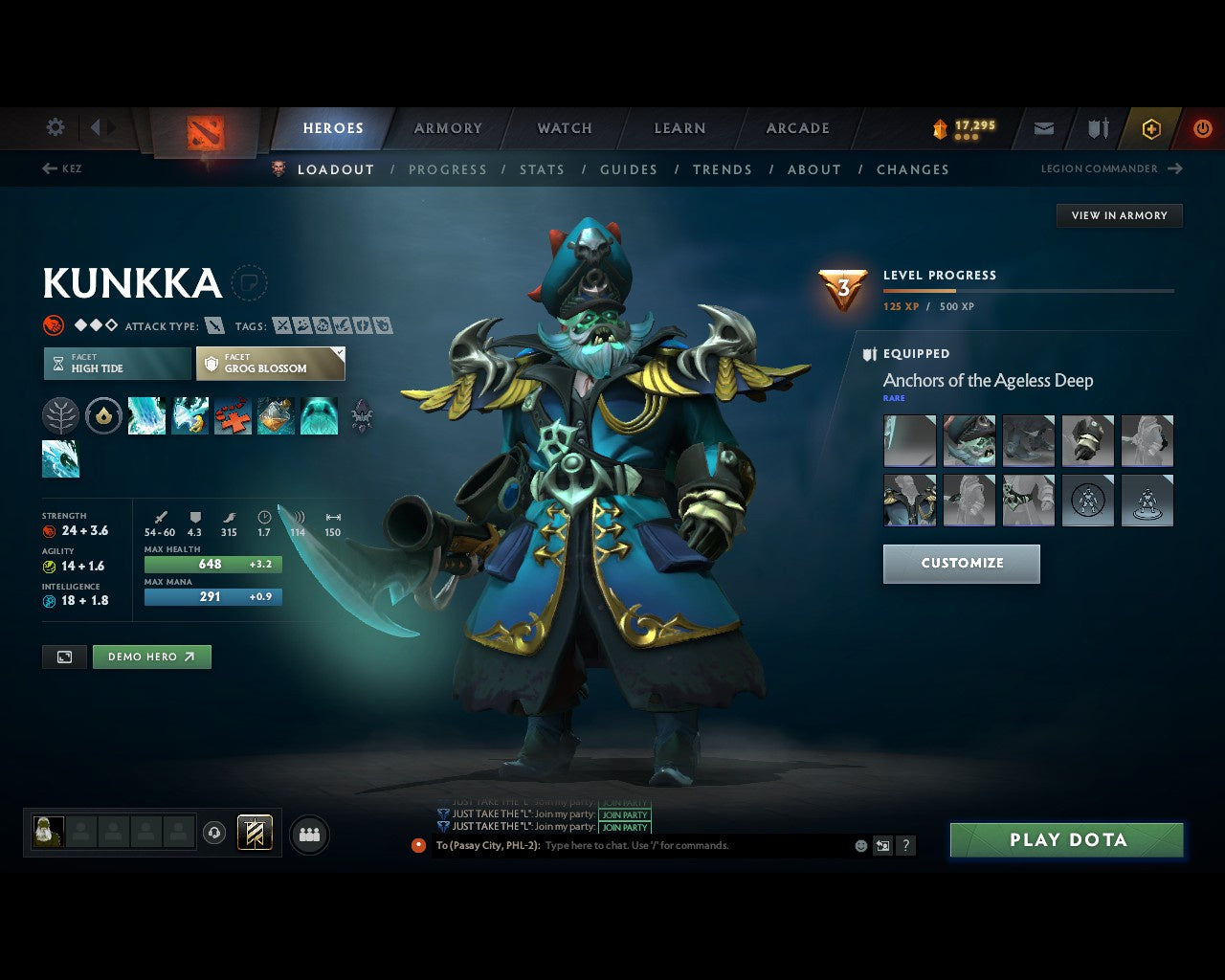Select the Torrent ability icon
Screen dimensions: 1225x980
point(146,415)
